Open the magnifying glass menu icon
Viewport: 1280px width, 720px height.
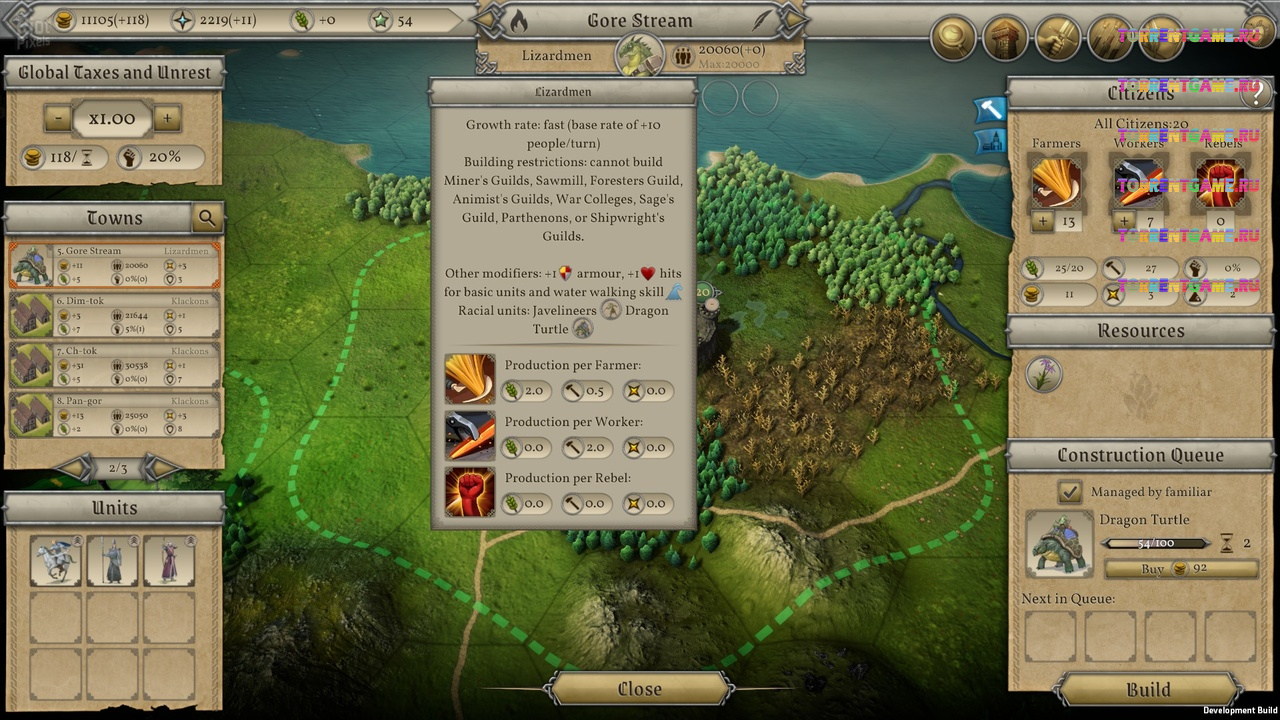(x=954, y=39)
